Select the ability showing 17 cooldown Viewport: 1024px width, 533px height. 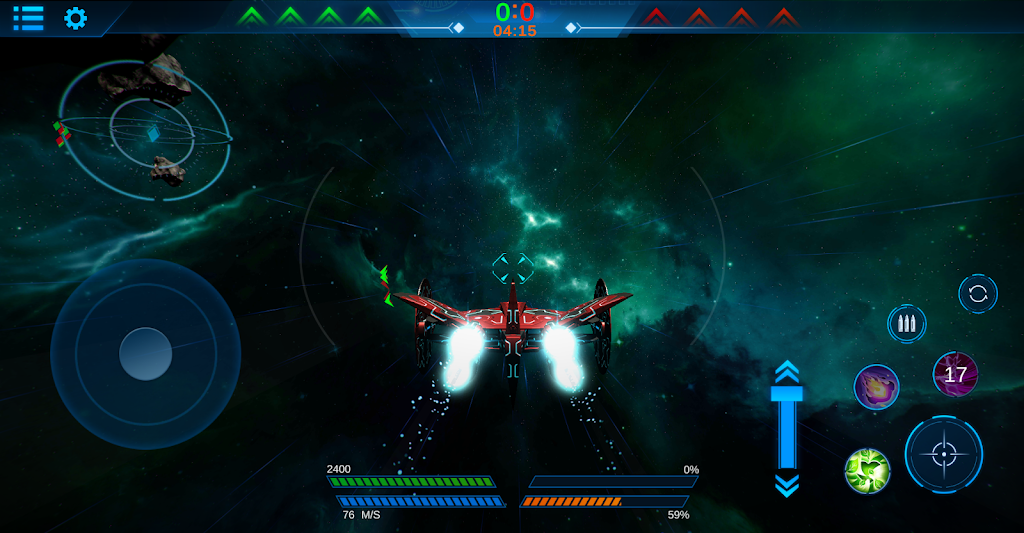(955, 374)
